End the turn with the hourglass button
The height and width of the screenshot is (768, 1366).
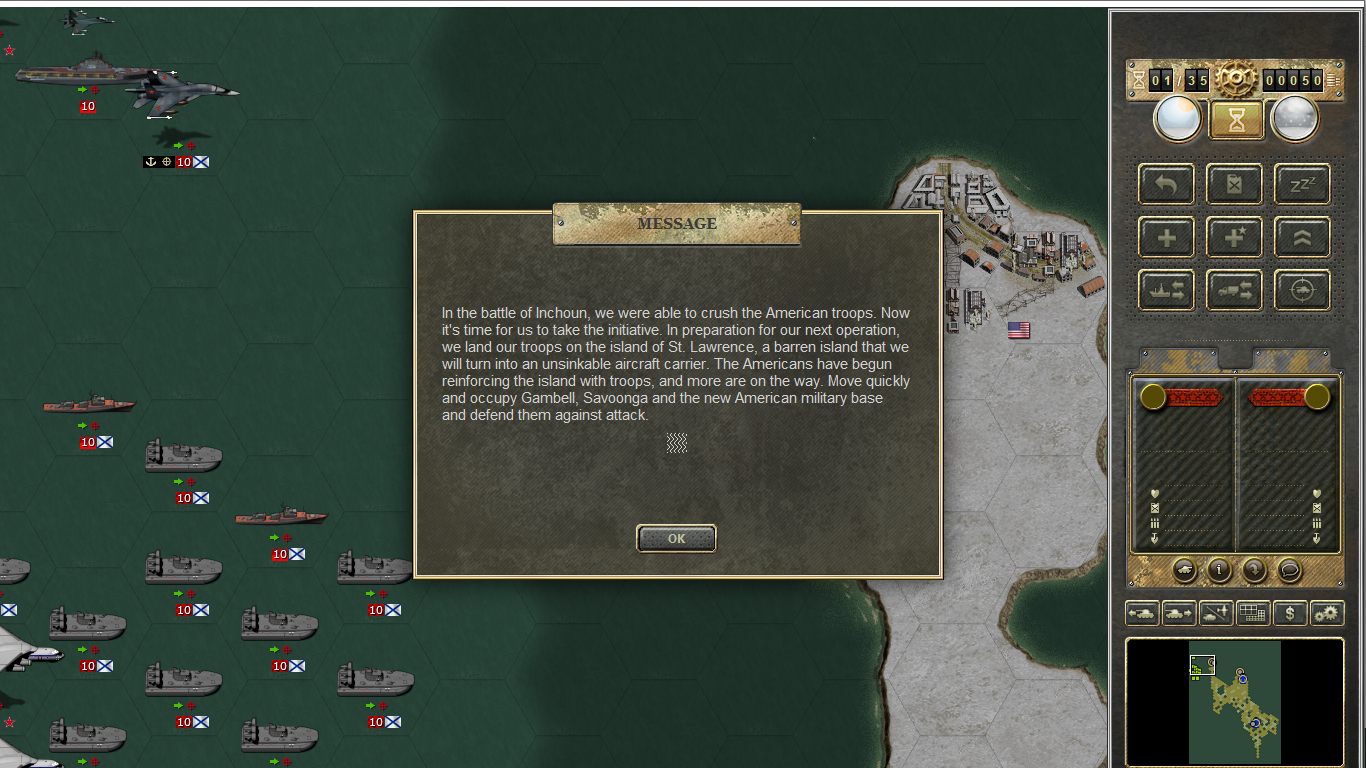click(1237, 120)
